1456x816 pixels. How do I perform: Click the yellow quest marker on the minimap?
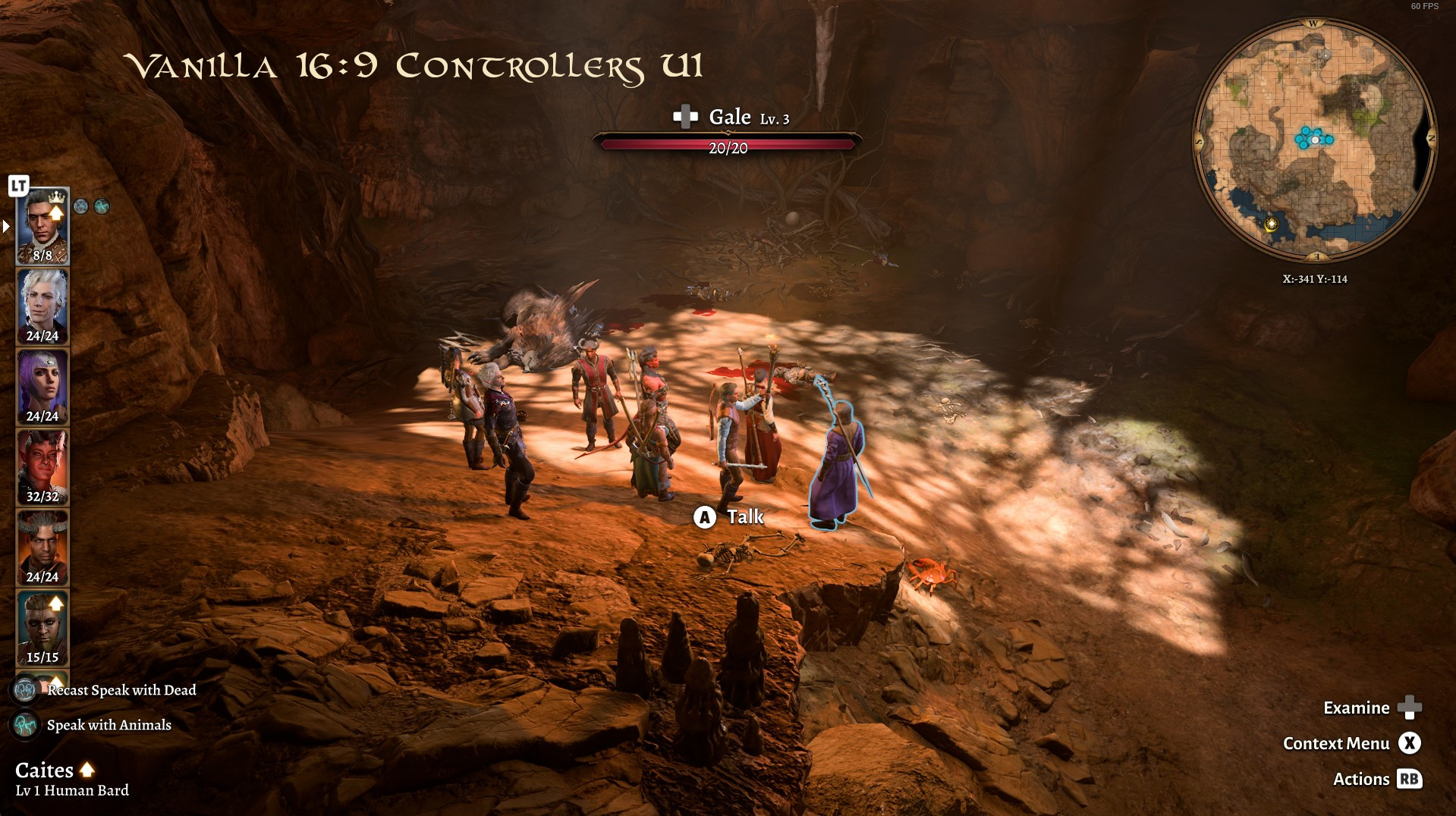point(1272,224)
